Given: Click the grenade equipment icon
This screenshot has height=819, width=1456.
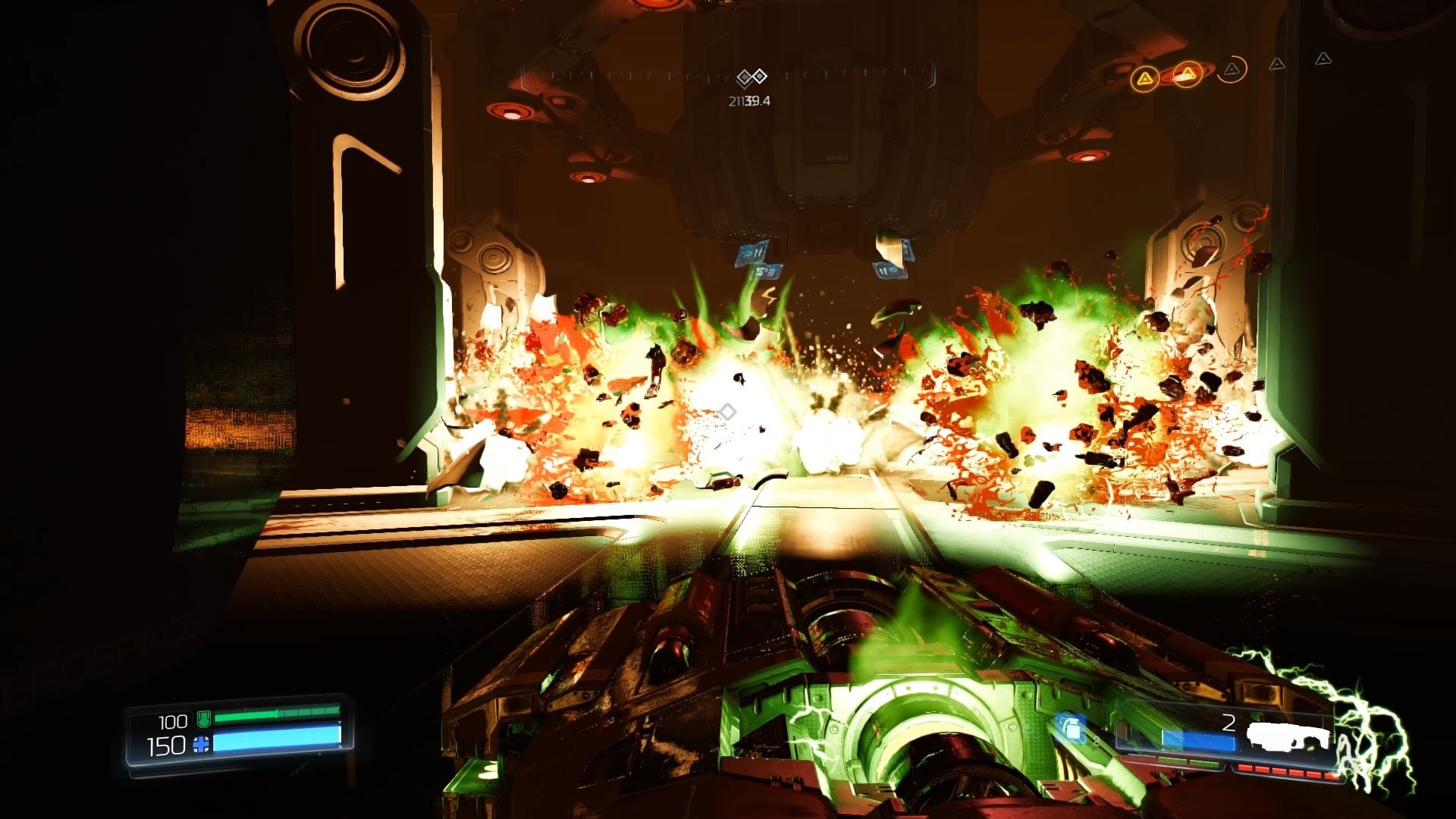Looking at the screenshot, I should pos(1070,728).
